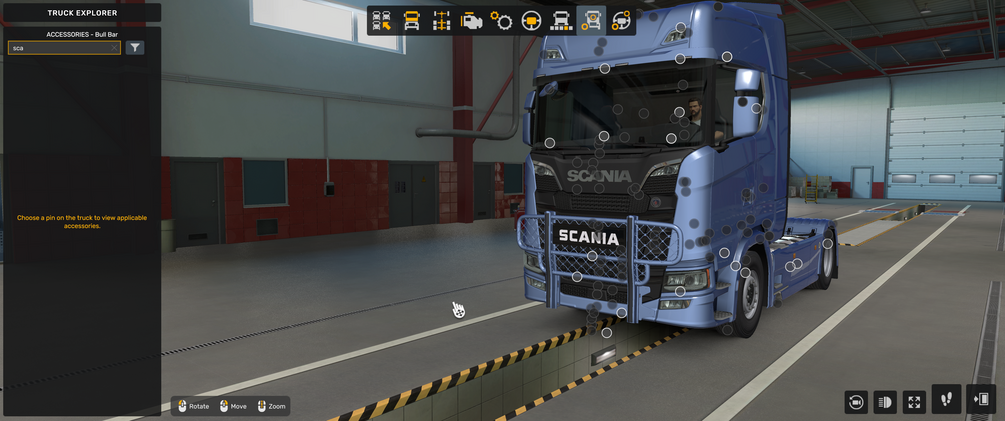Activate the fullscreen expand-arrows button
The height and width of the screenshot is (421, 1005).
914,402
